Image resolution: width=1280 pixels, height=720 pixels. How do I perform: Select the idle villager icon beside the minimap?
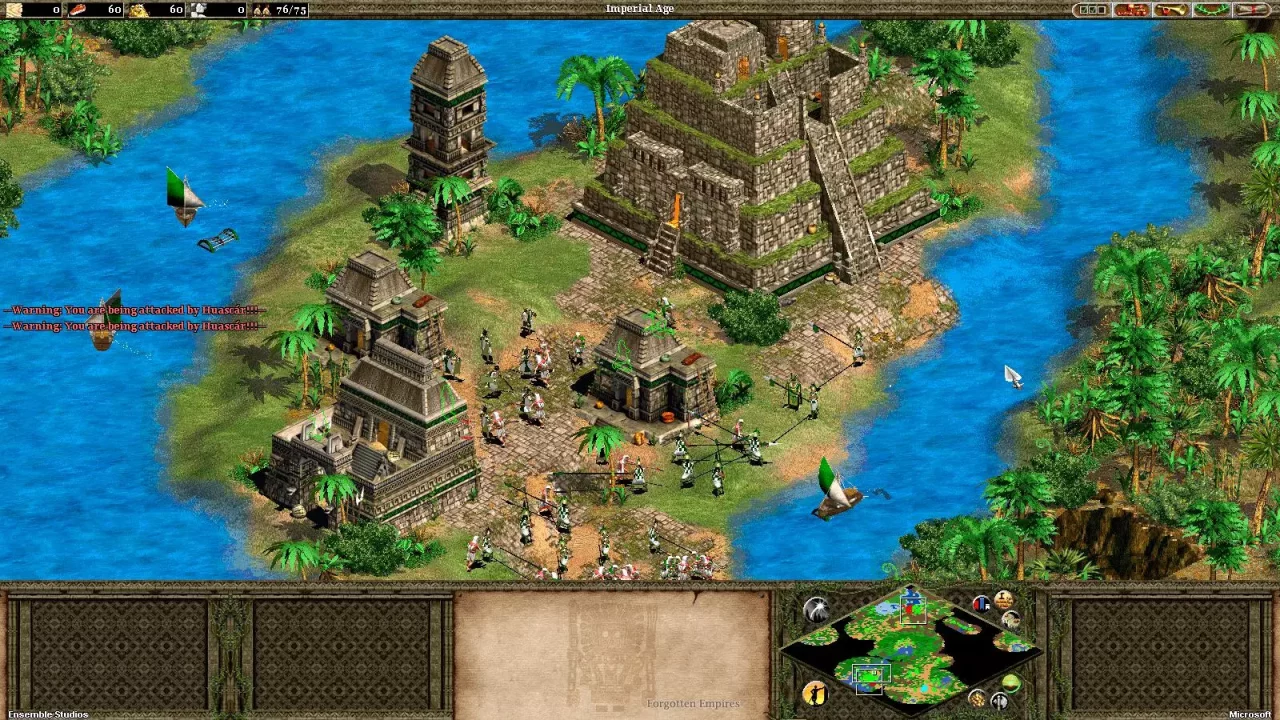pyautogui.click(x=814, y=695)
